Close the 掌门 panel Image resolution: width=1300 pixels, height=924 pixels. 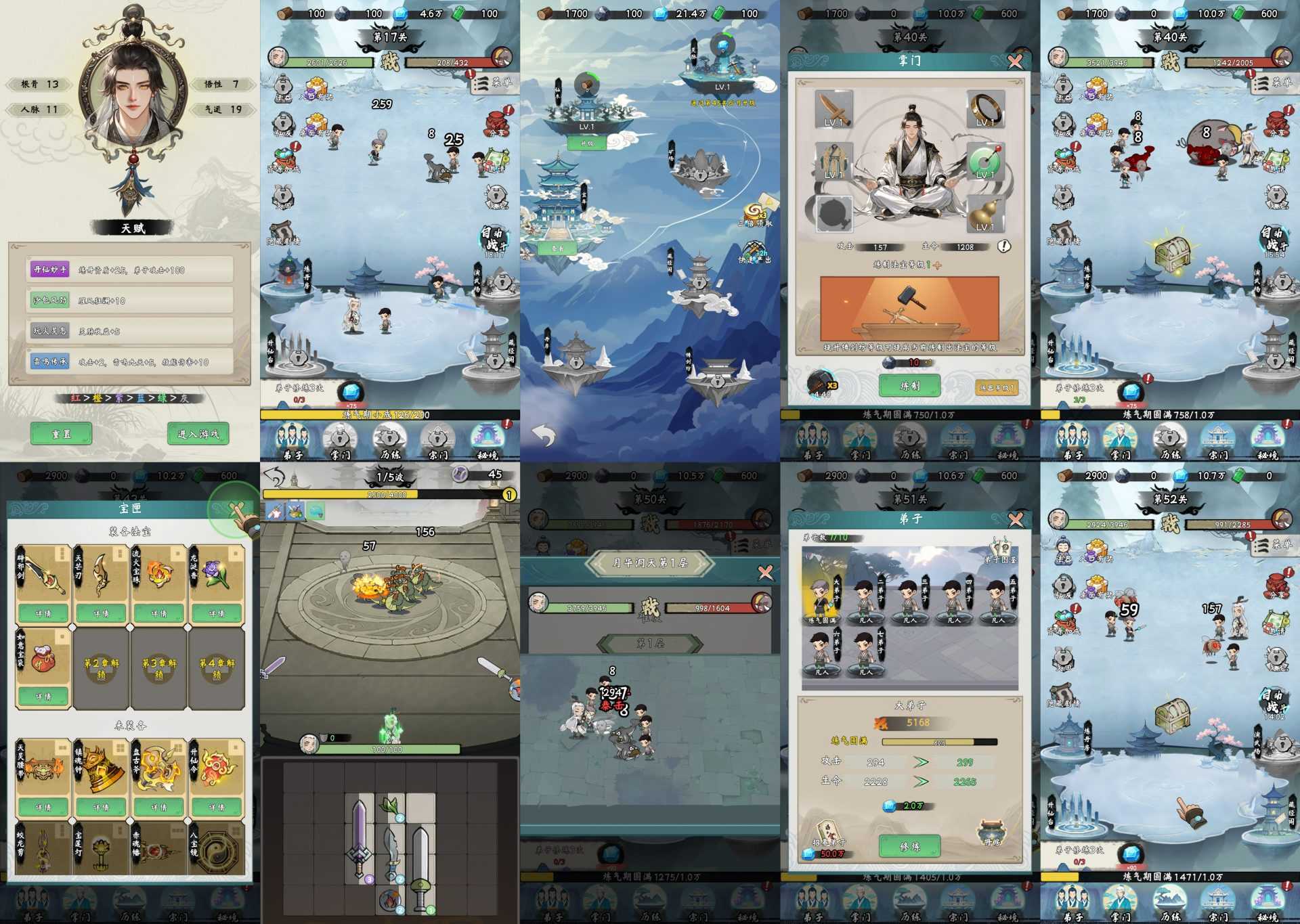(x=1015, y=62)
